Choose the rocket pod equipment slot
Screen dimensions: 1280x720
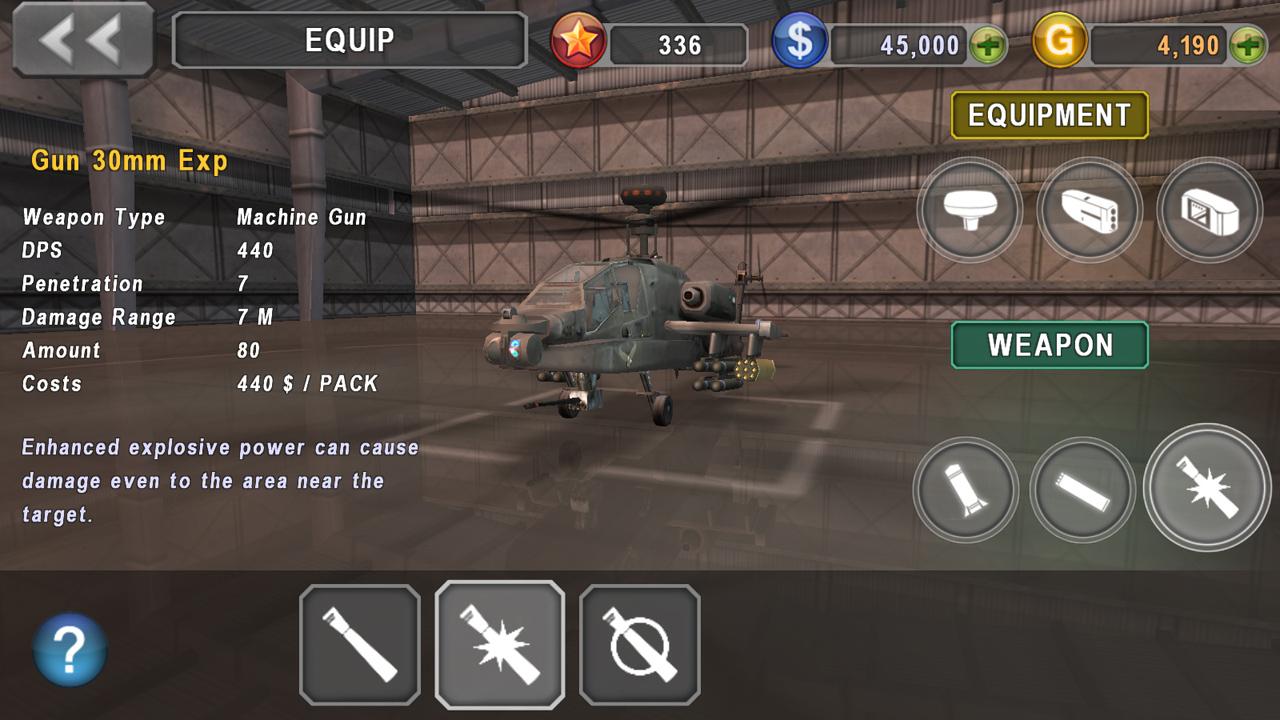[1089, 210]
